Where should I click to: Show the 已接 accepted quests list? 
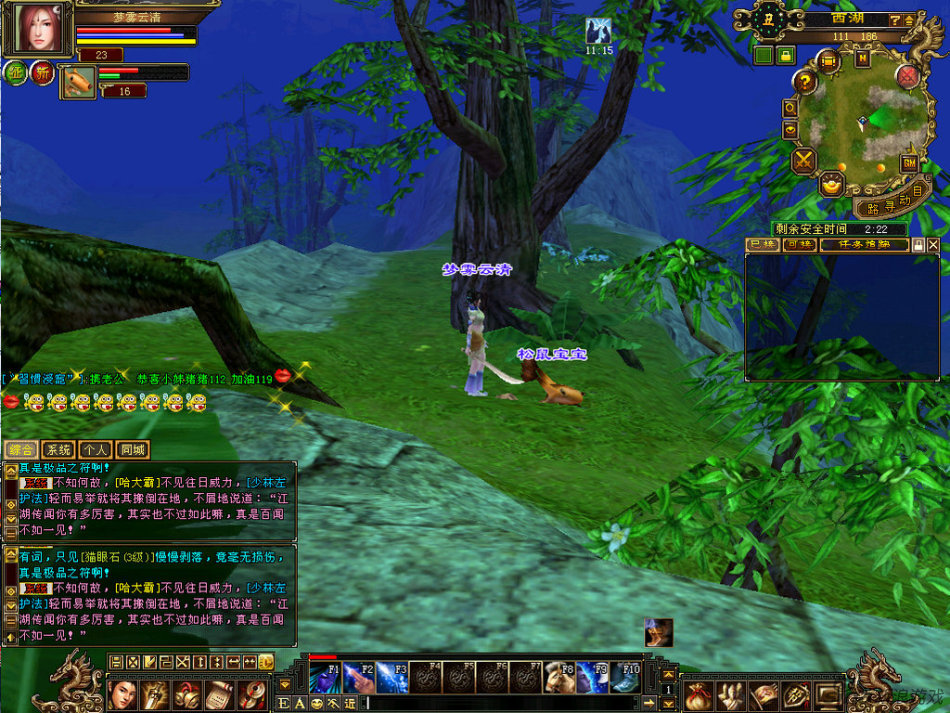[762, 245]
